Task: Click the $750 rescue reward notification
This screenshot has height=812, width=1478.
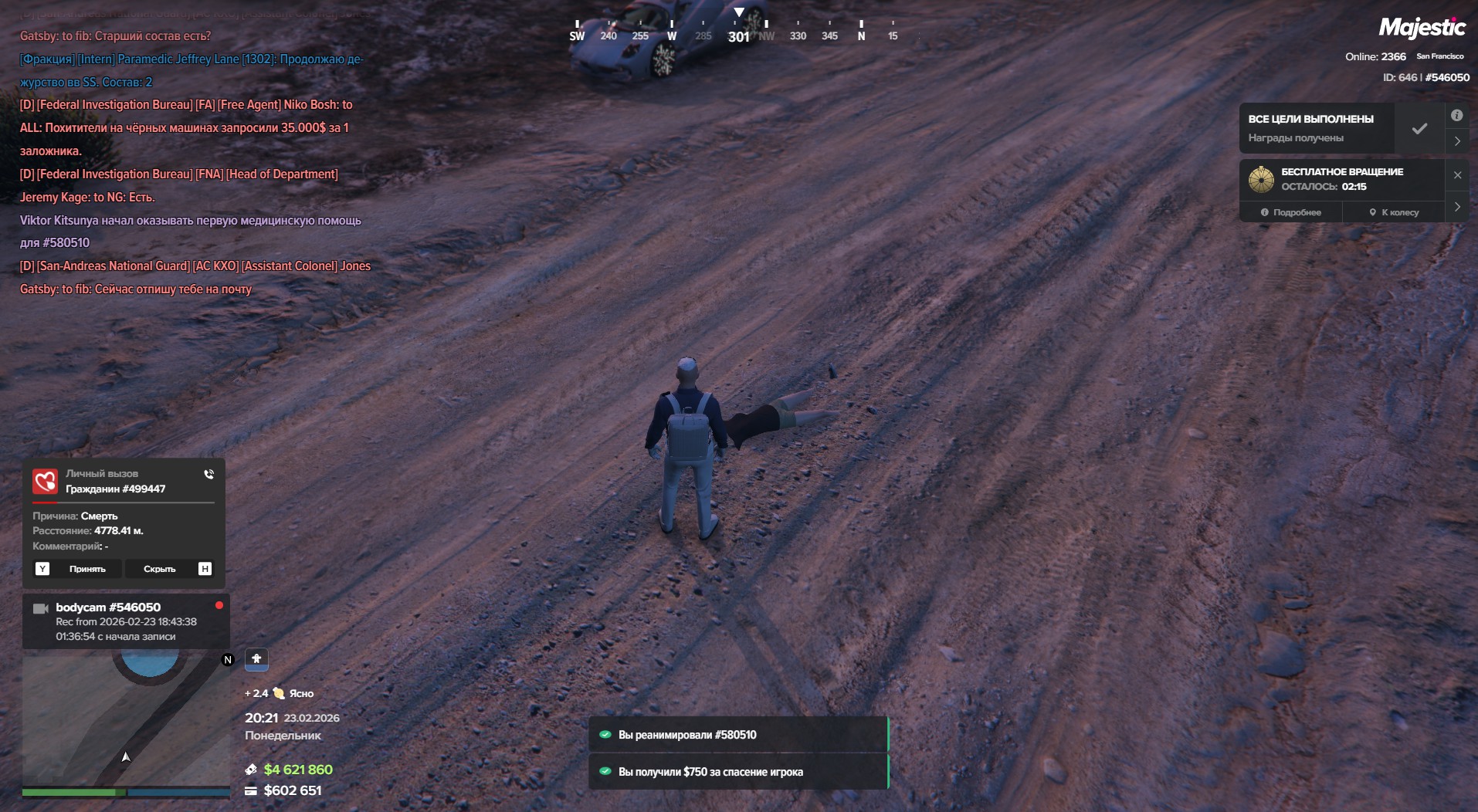Action: [737, 772]
